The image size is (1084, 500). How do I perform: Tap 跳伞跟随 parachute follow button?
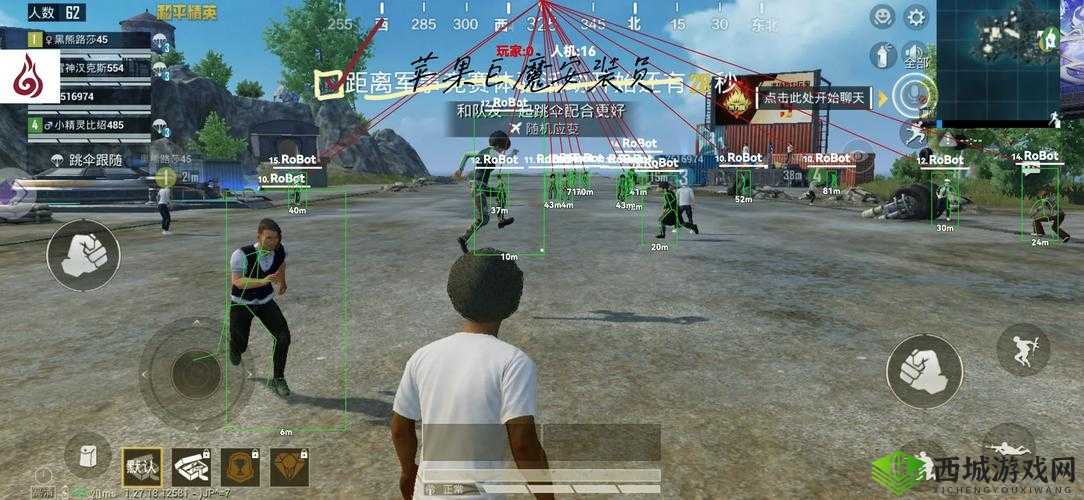(85, 159)
